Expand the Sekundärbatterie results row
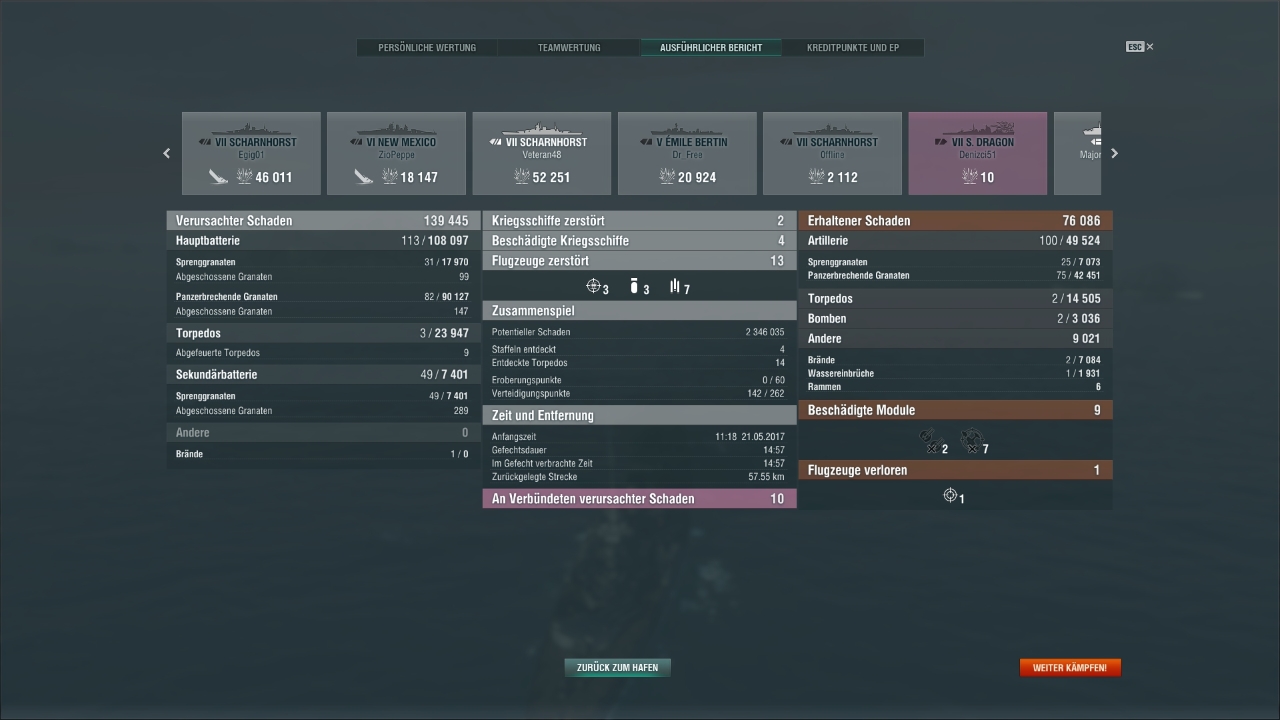 coord(320,374)
